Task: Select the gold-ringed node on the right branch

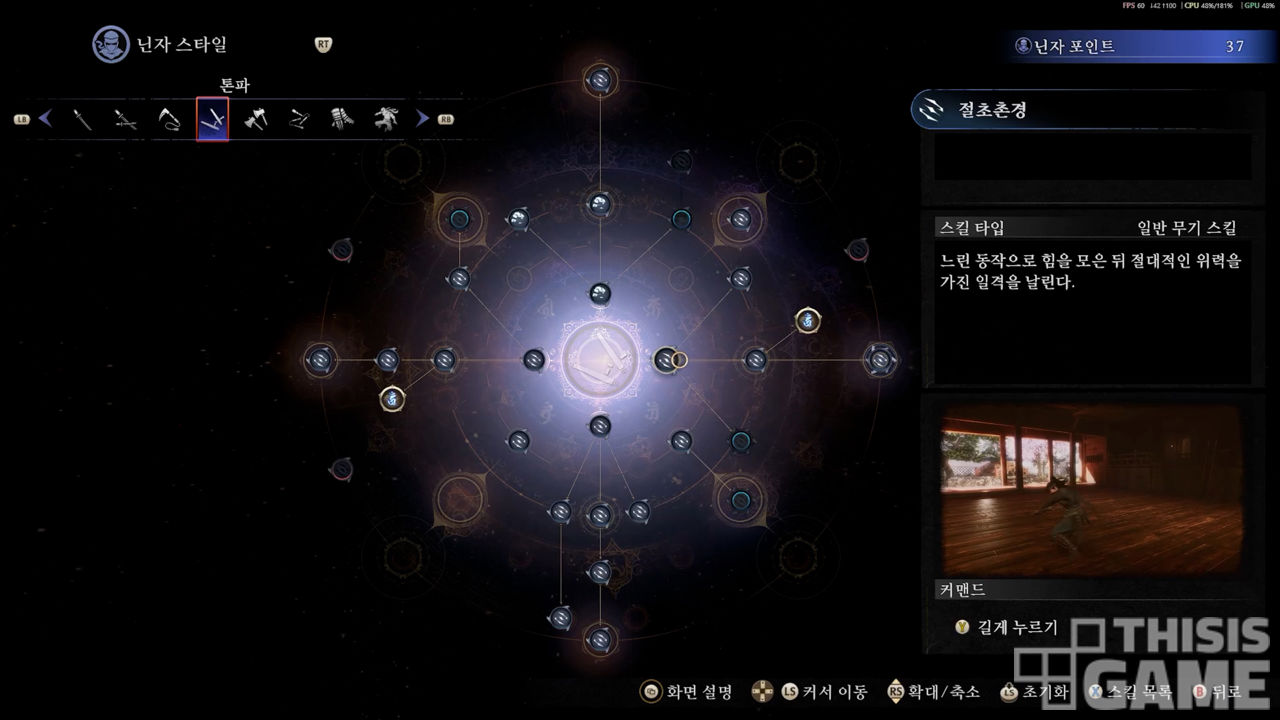Action: (x=808, y=320)
